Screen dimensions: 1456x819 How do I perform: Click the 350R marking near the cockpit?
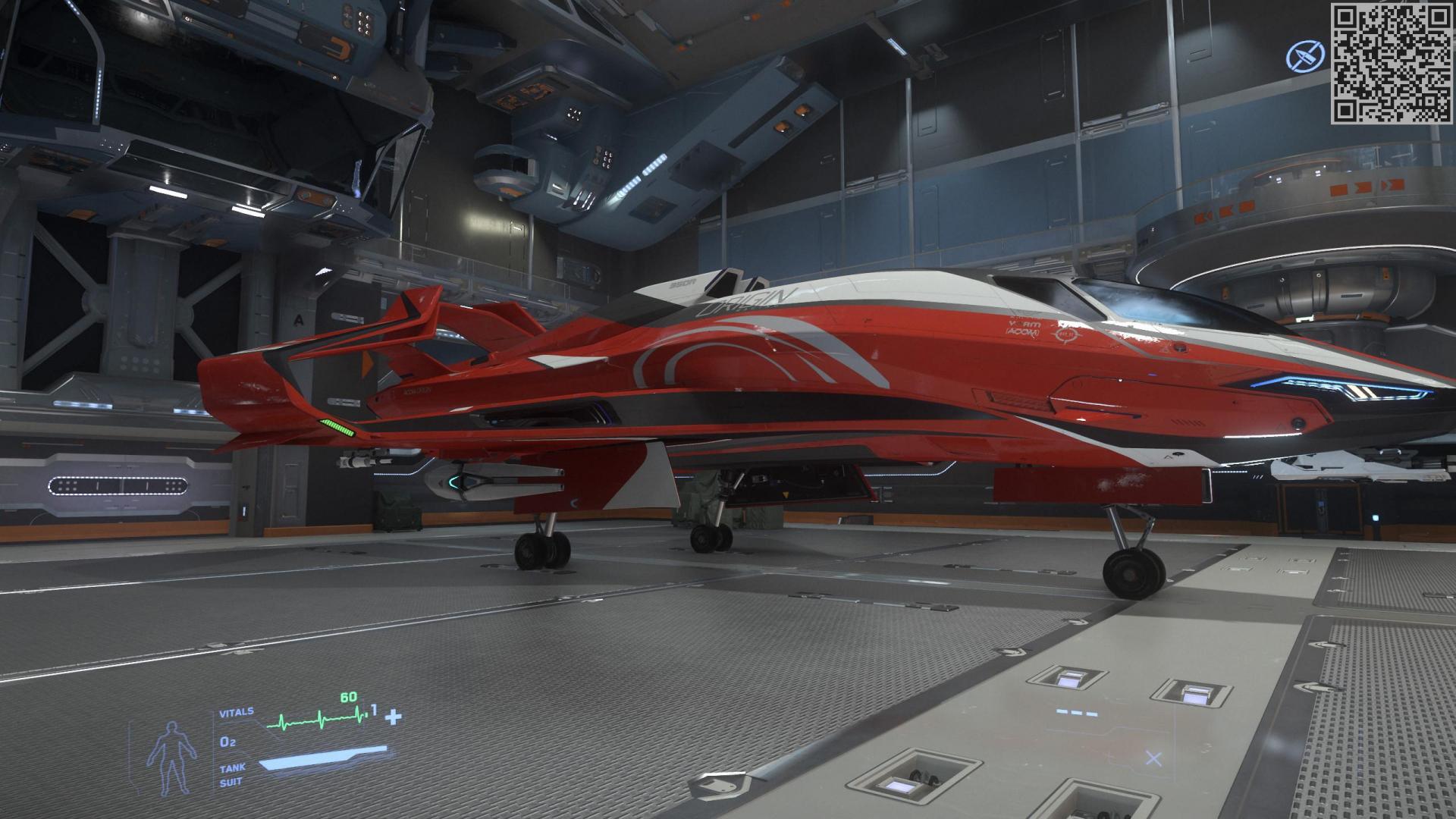pyautogui.click(x=682, y=284)
